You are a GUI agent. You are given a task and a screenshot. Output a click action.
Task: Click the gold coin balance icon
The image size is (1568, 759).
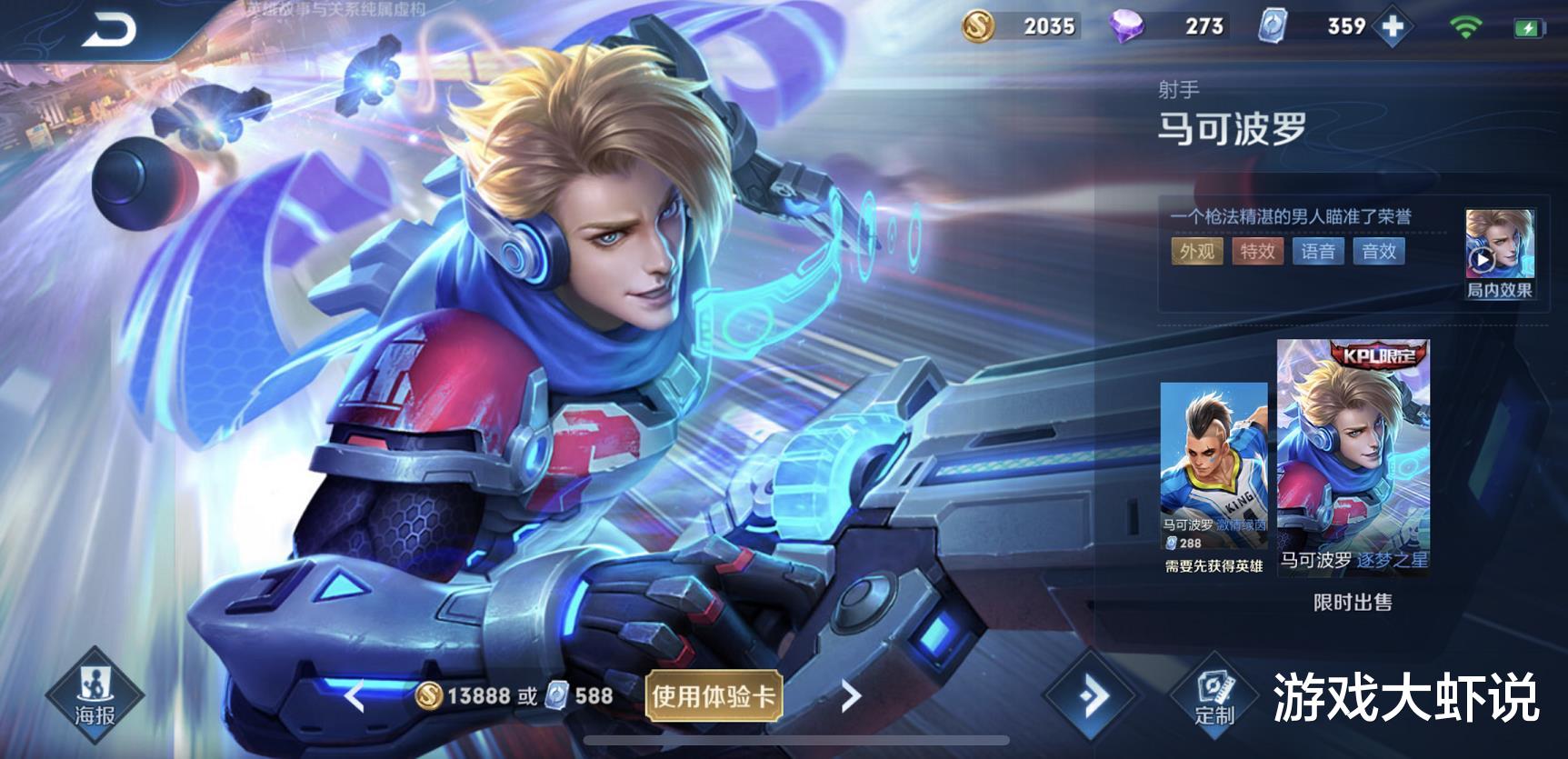[979, 27]
